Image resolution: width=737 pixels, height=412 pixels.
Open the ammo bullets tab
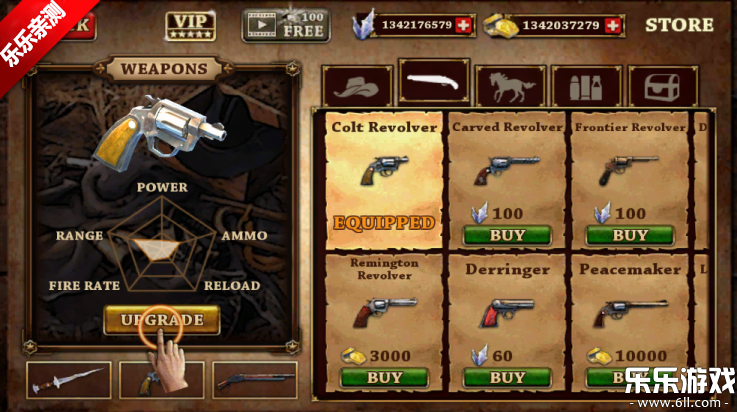tap(586, 87)
